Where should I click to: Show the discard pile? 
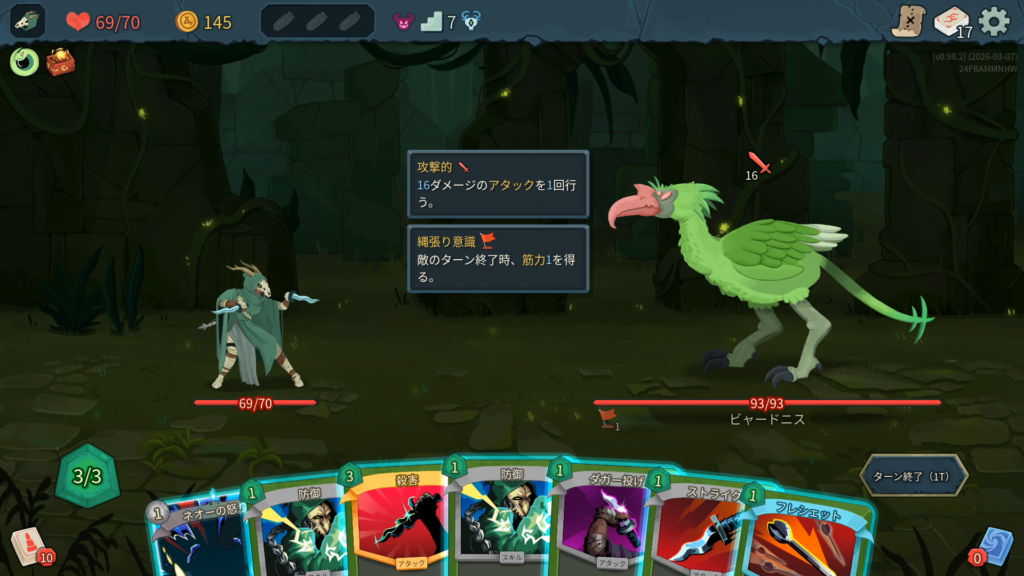pyautogui.click(x=994, y=546)
